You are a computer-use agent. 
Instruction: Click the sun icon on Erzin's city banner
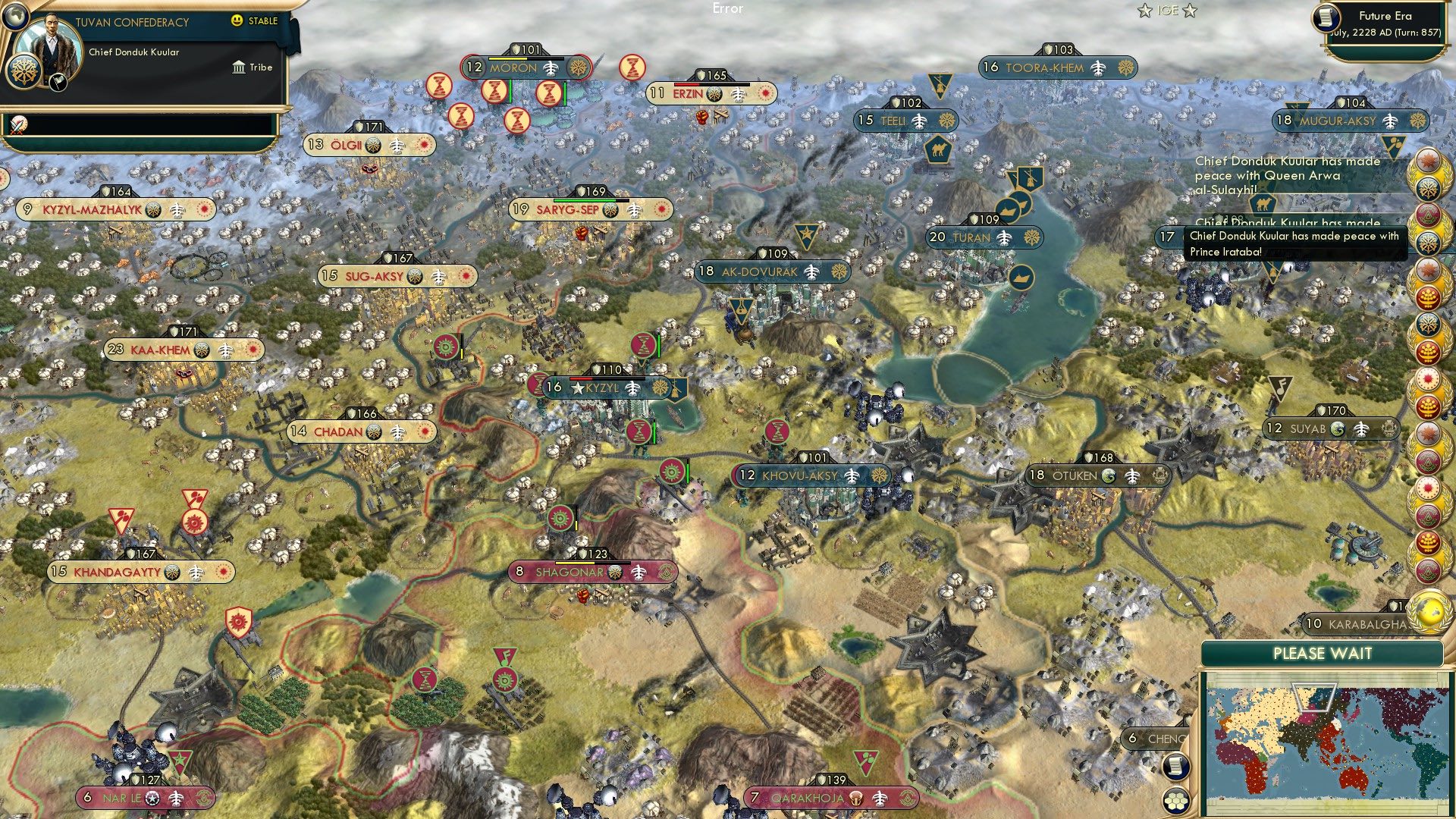(x=766, y=93)
